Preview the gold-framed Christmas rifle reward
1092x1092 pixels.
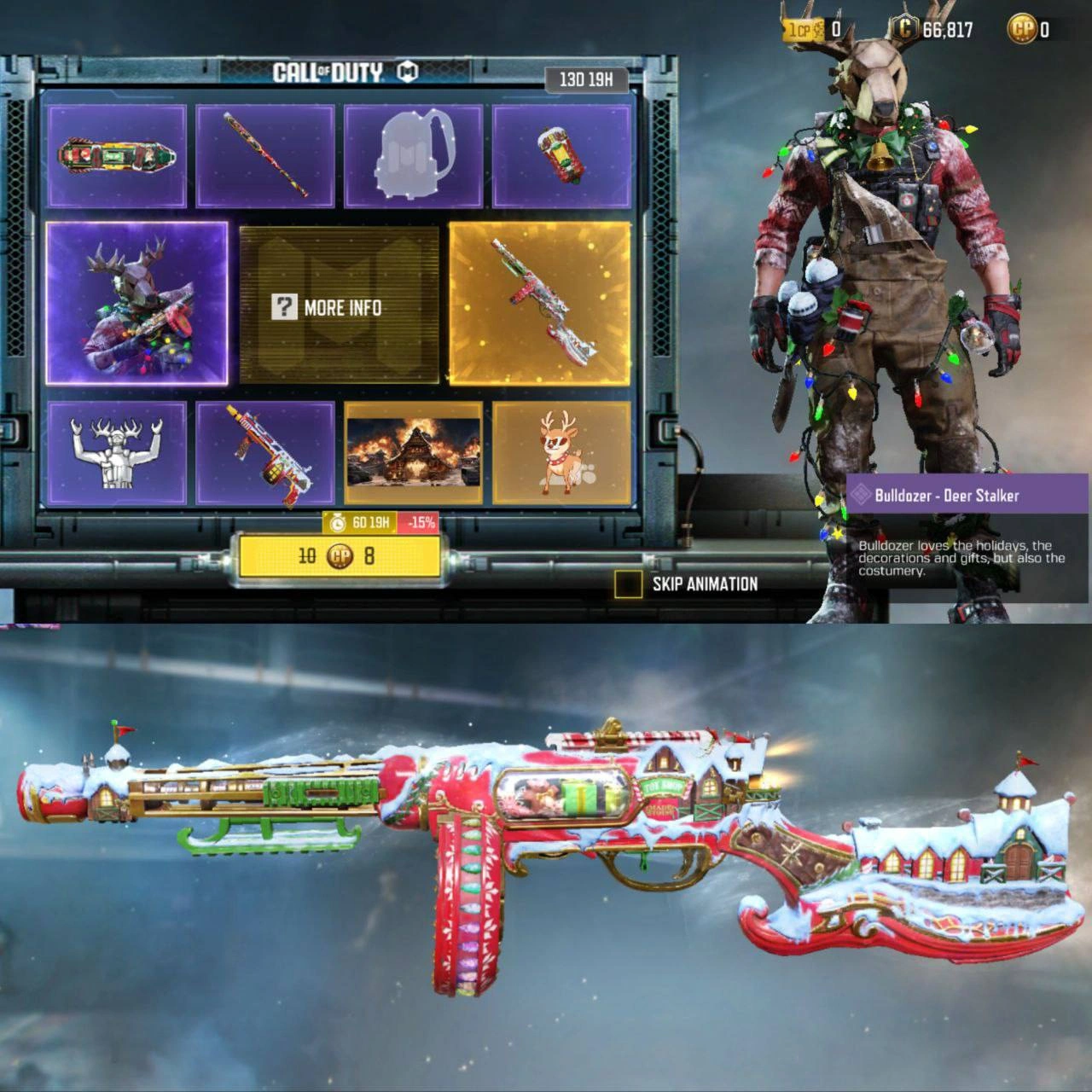[540, 303]
